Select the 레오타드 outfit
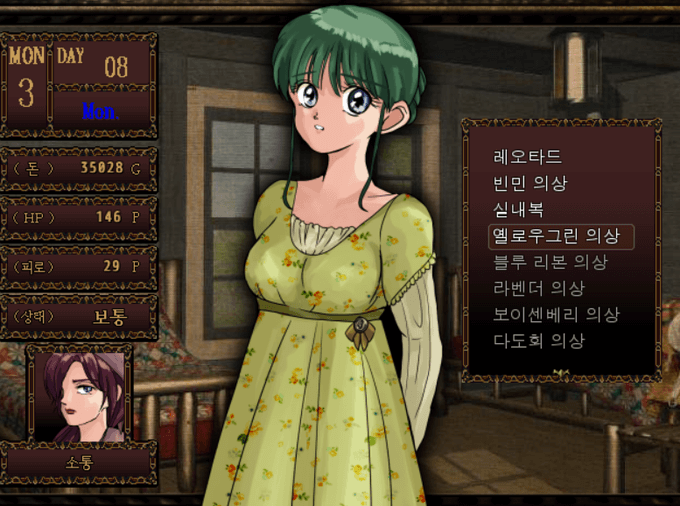The width and height of the screenshot is (680, 506). [527, 158]
